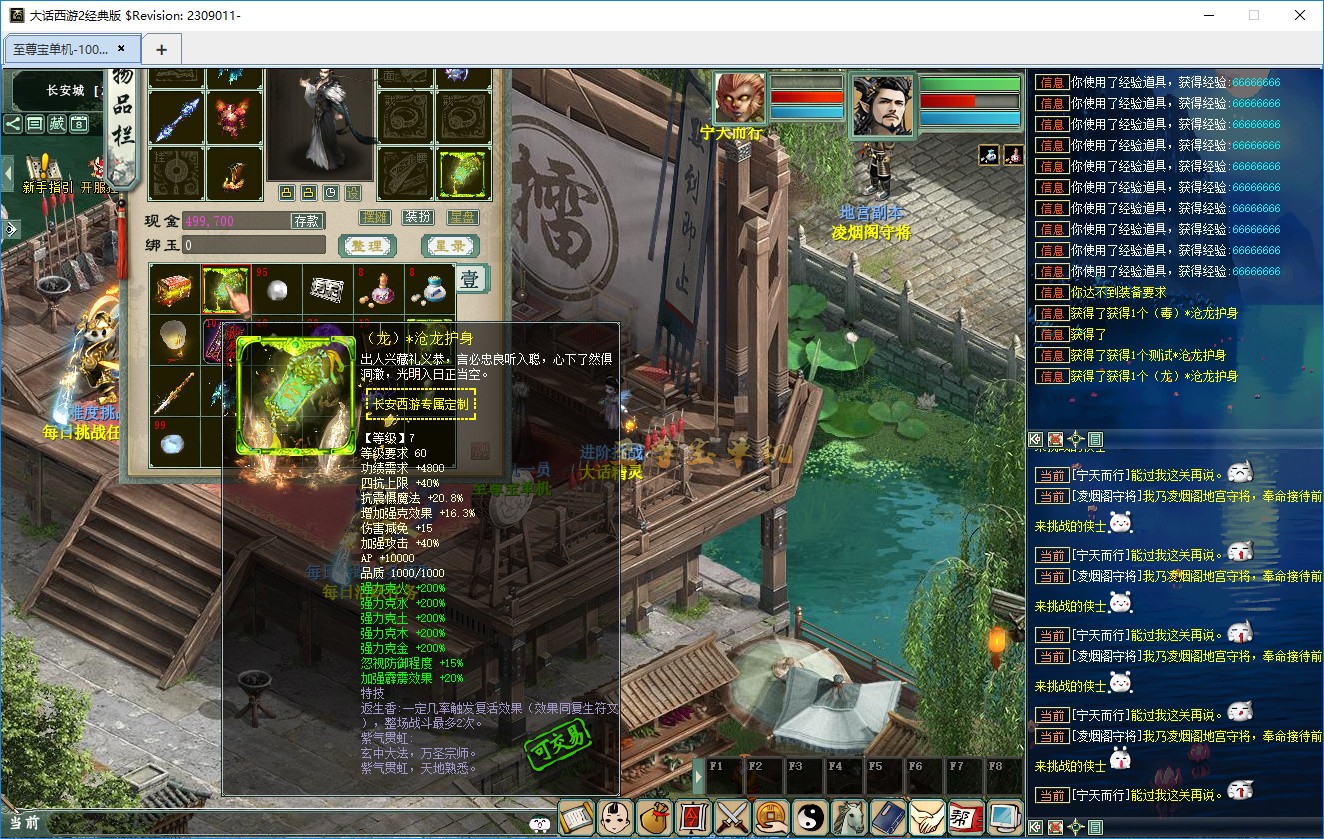Select the 装扮 costume button

pos(418,217)
